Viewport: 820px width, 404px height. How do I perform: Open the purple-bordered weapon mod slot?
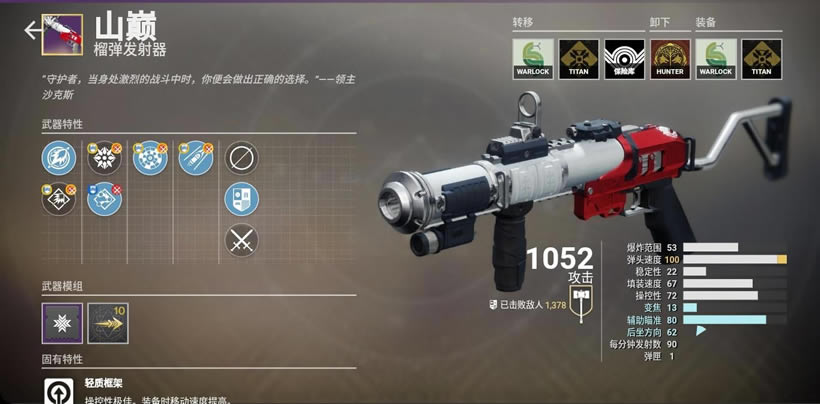pyautogui.click(x=62, y=323)
